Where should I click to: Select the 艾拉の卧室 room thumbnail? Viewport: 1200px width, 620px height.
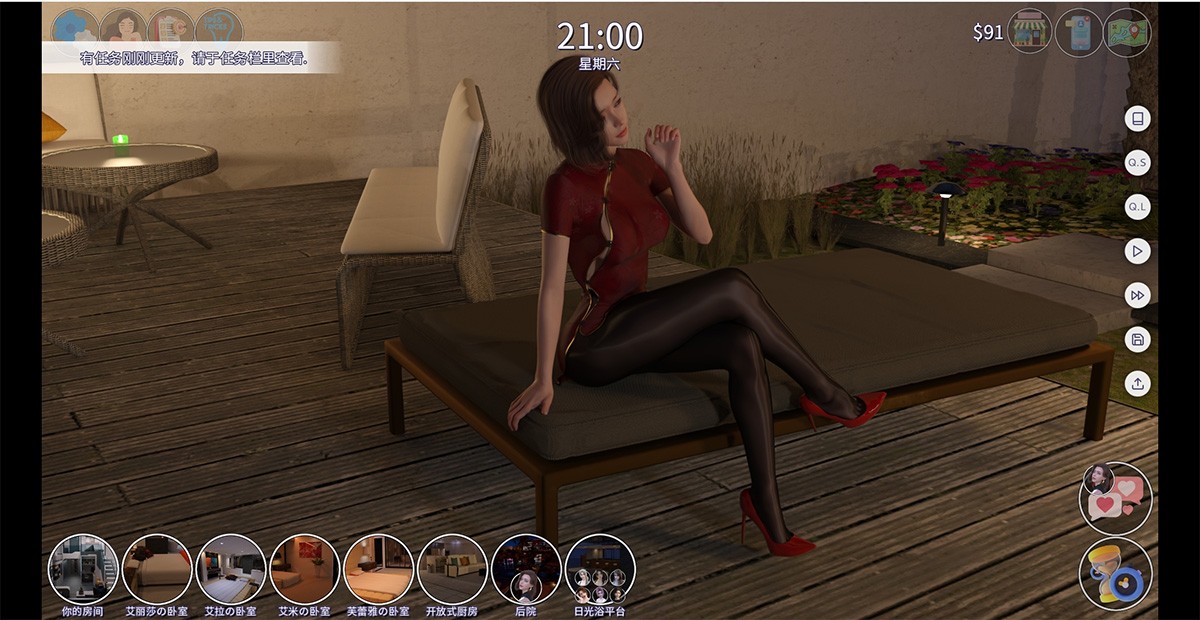[x=230, y=568]
